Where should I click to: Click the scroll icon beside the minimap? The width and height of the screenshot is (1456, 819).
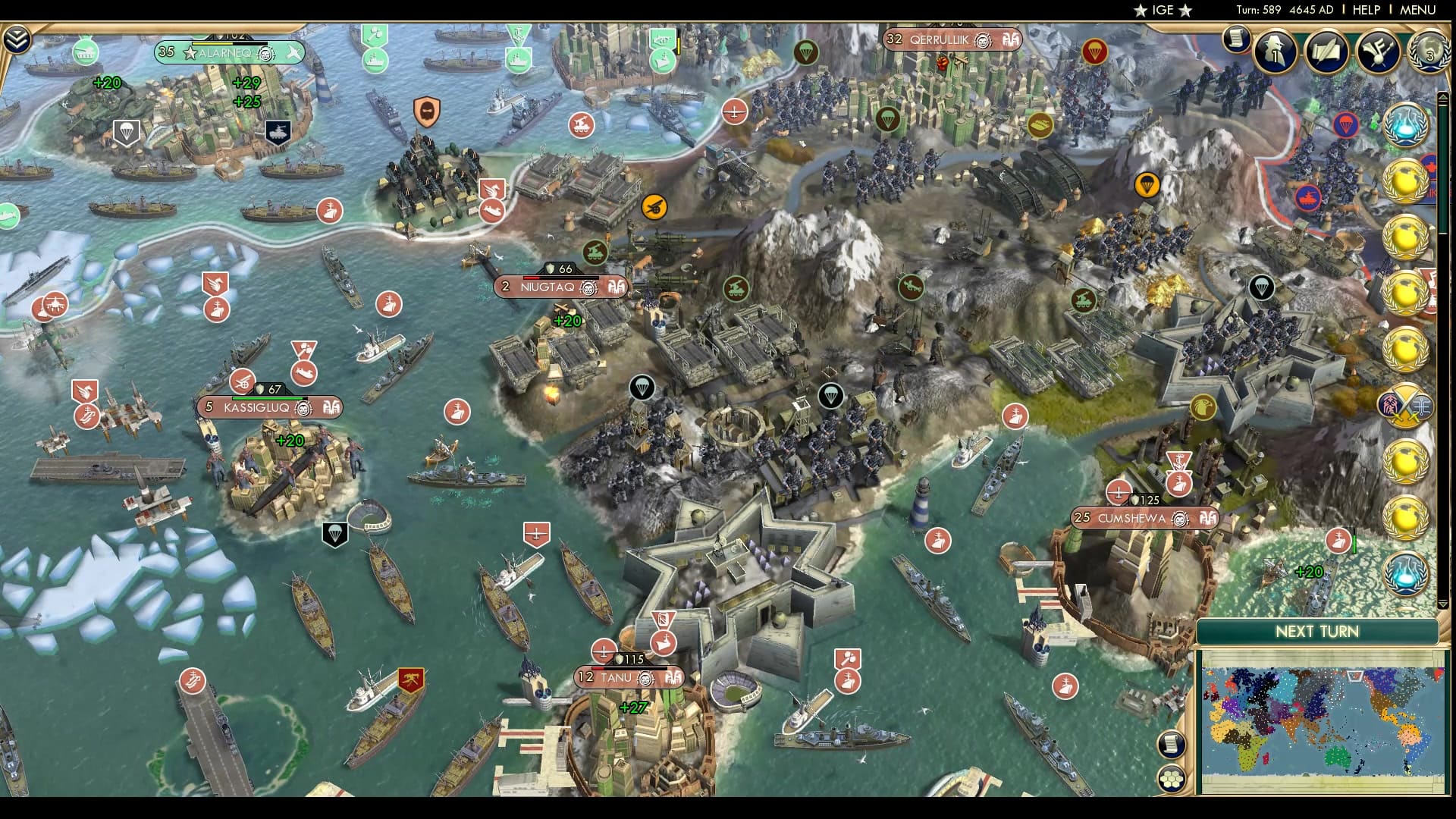point(1172,744)
